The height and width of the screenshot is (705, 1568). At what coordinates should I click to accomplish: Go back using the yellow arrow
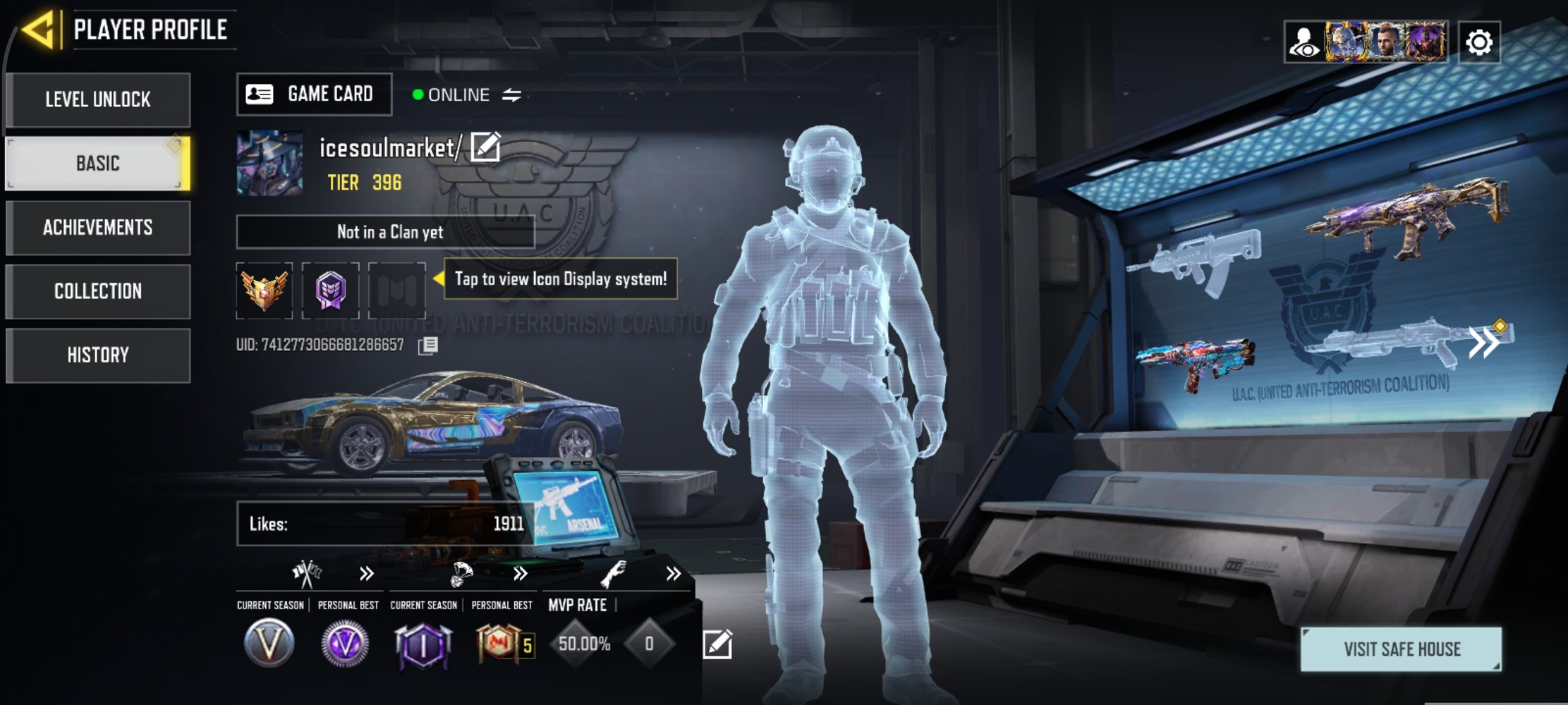click(x=38, y=30)
